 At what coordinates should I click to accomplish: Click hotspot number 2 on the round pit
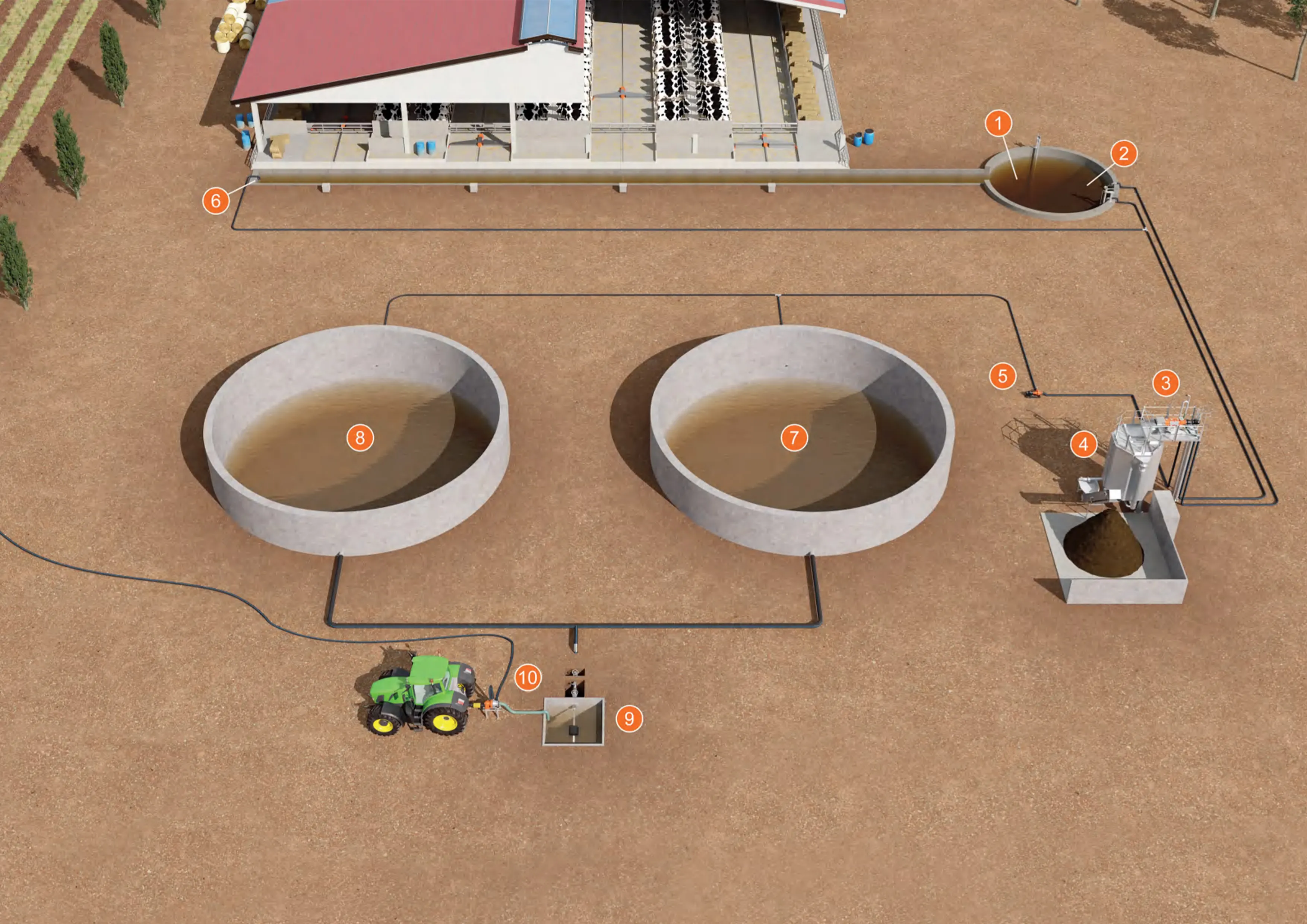1124,153
